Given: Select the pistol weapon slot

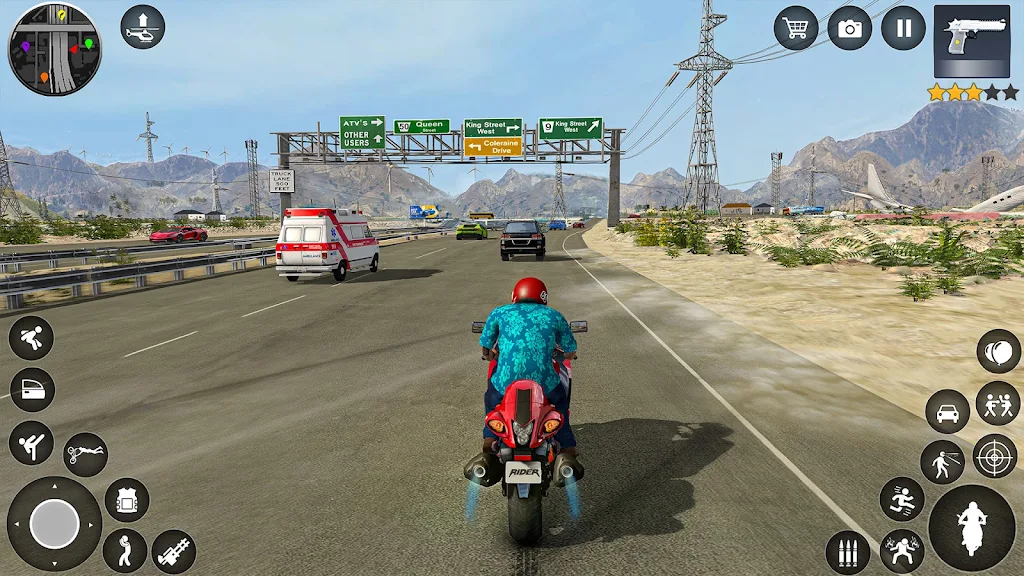Looking at the screenshot, I should point(971,42).
